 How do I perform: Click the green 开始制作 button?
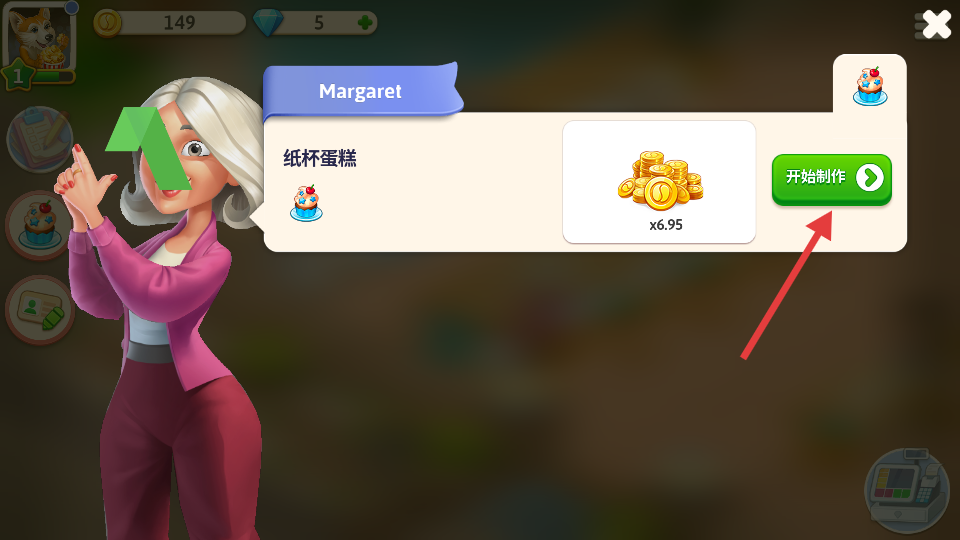click(831, 179)
